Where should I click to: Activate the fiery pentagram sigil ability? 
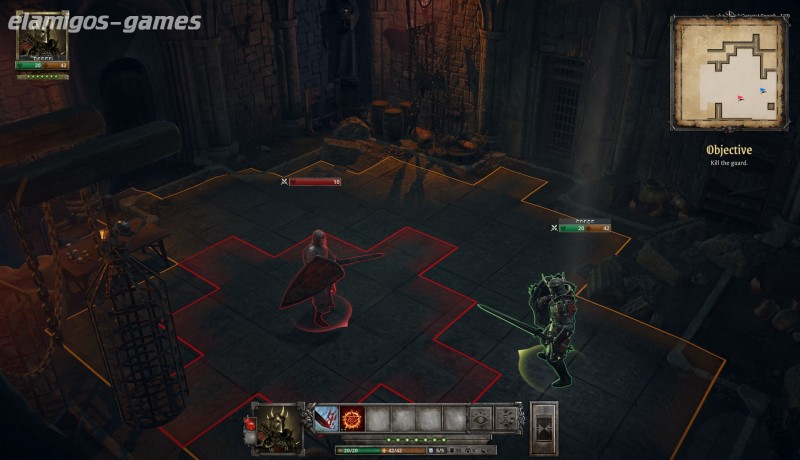click(x=352, y=419)
